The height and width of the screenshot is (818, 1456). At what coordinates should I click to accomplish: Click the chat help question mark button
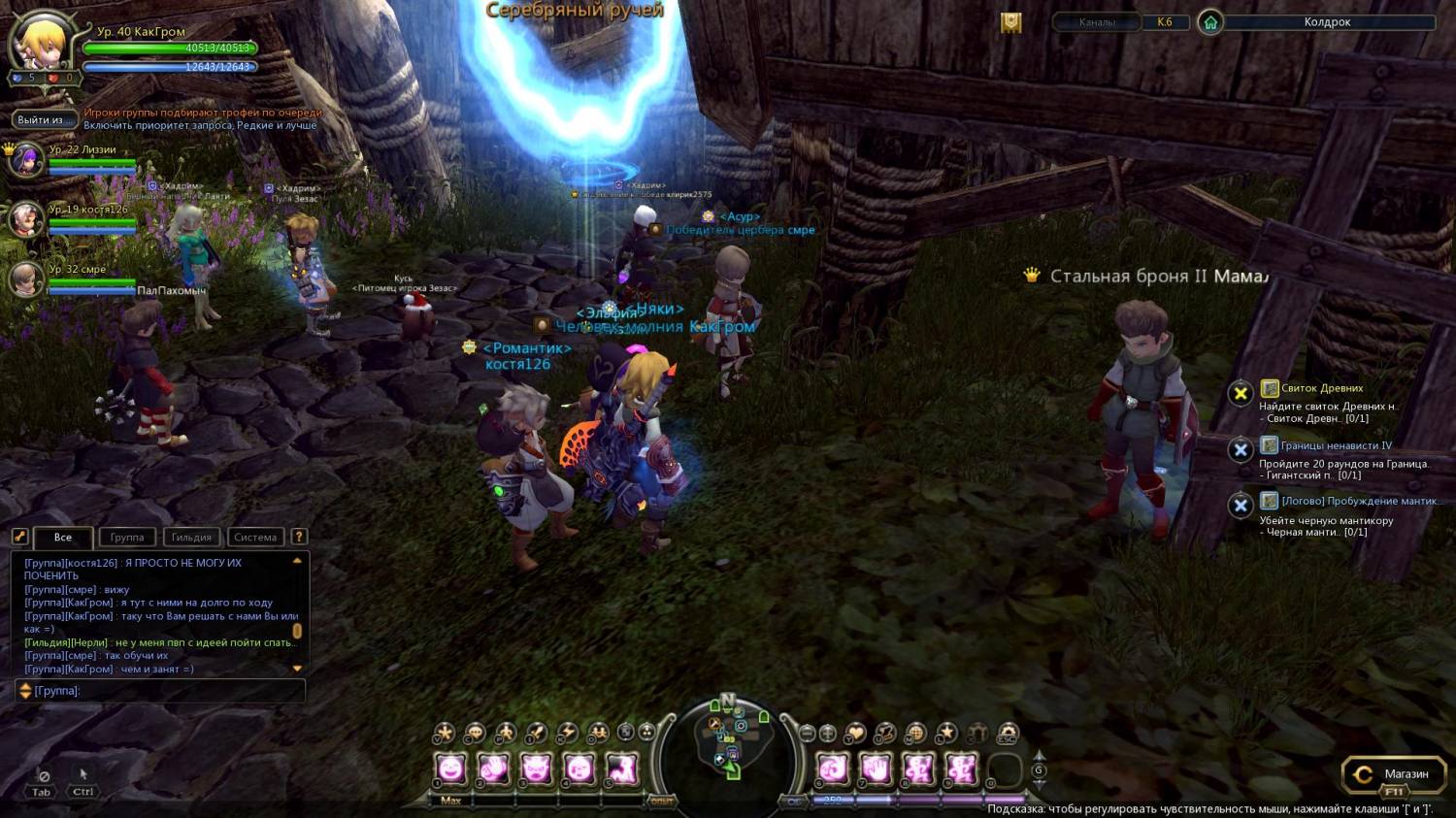[x=299, y=537]
